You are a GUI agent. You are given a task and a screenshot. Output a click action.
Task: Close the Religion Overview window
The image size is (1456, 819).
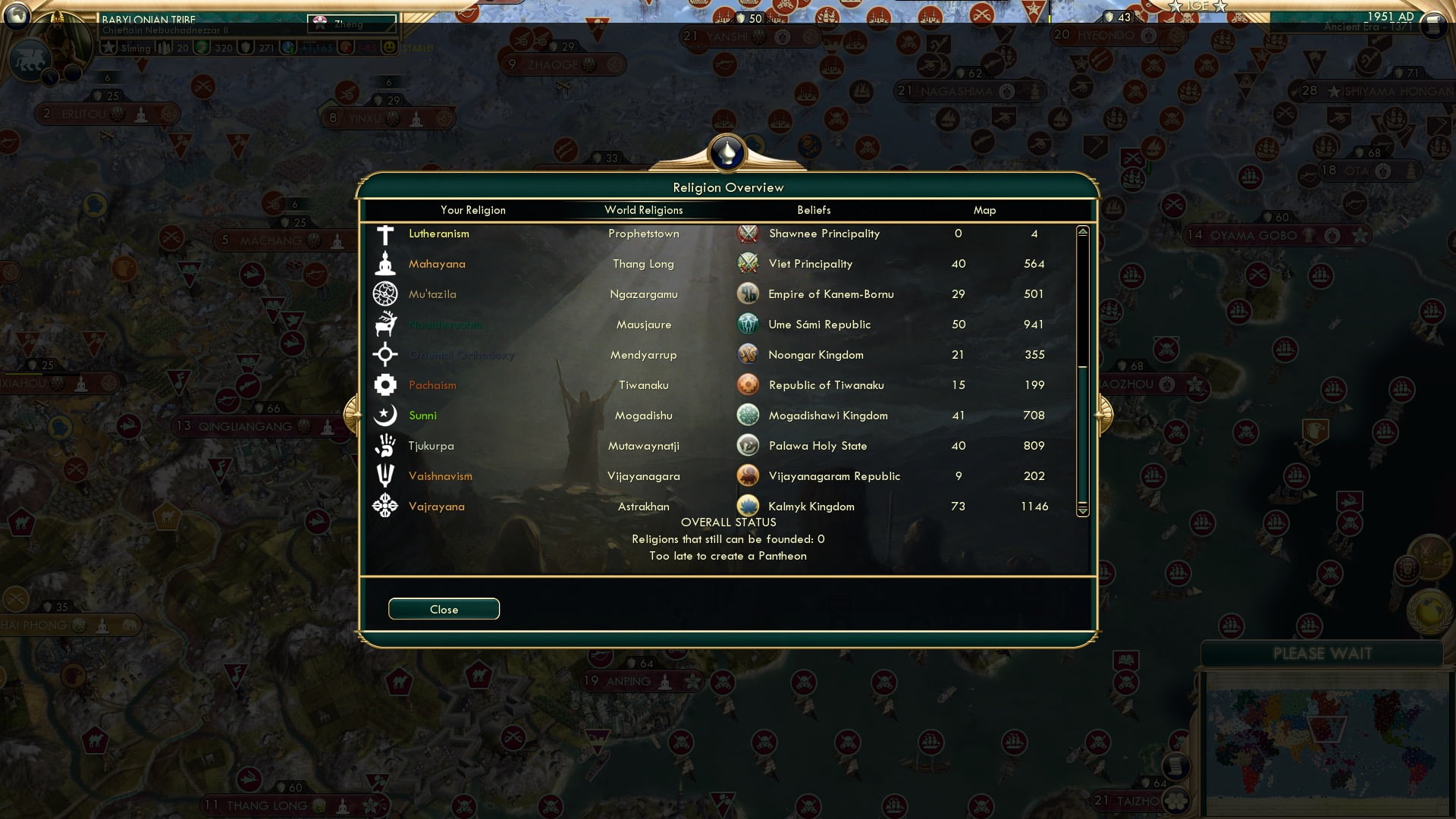[444, 609]
